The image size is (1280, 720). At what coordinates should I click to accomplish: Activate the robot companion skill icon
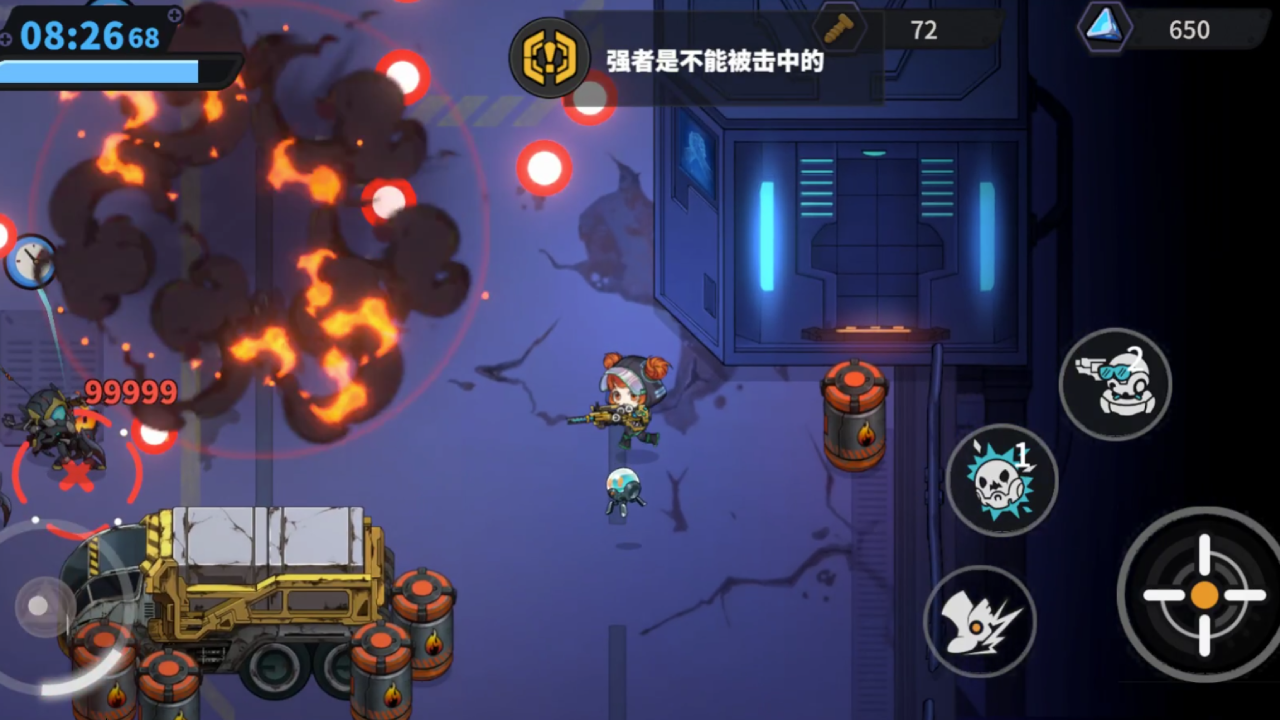pos(1115,385)
